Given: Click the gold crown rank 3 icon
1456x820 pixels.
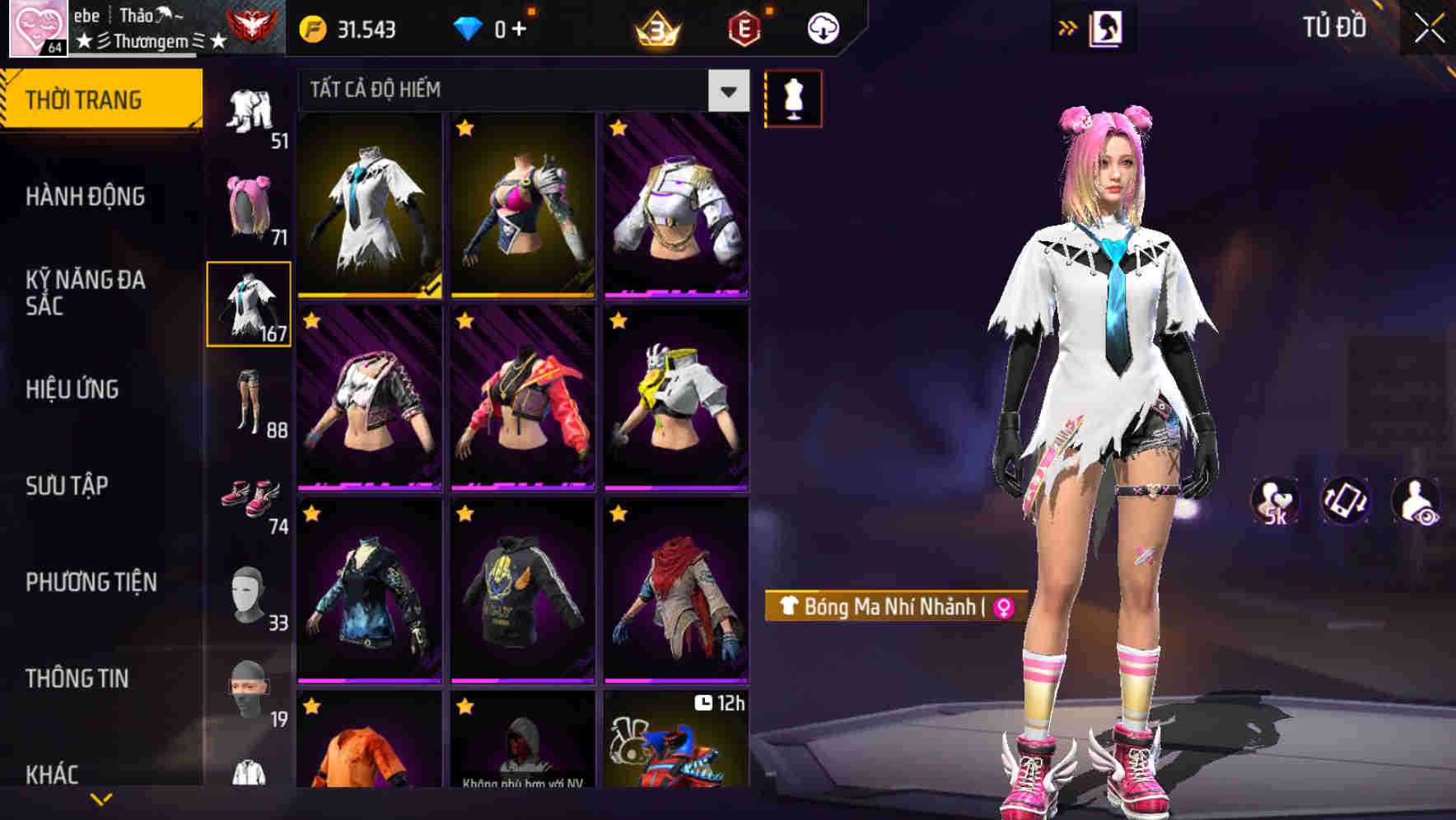Looking at the screenshot, I should coord(655,29).
